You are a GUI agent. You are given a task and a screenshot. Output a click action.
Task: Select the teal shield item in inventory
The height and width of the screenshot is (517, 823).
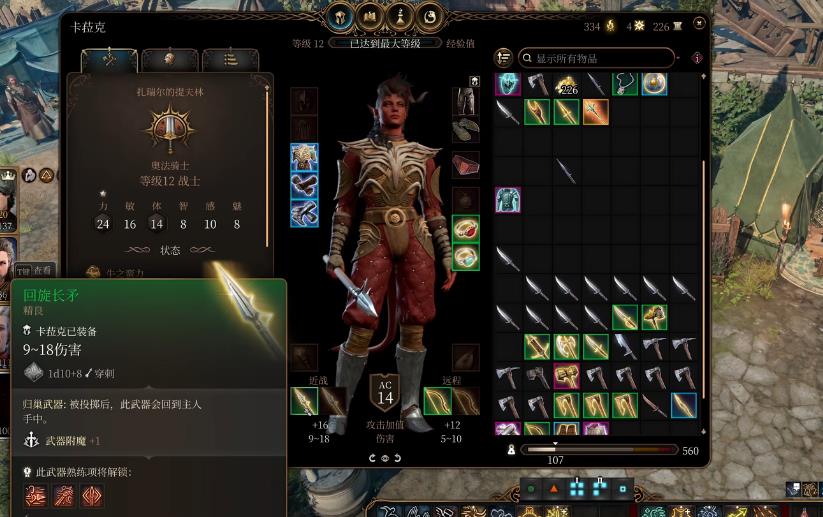tap(508, 83)
